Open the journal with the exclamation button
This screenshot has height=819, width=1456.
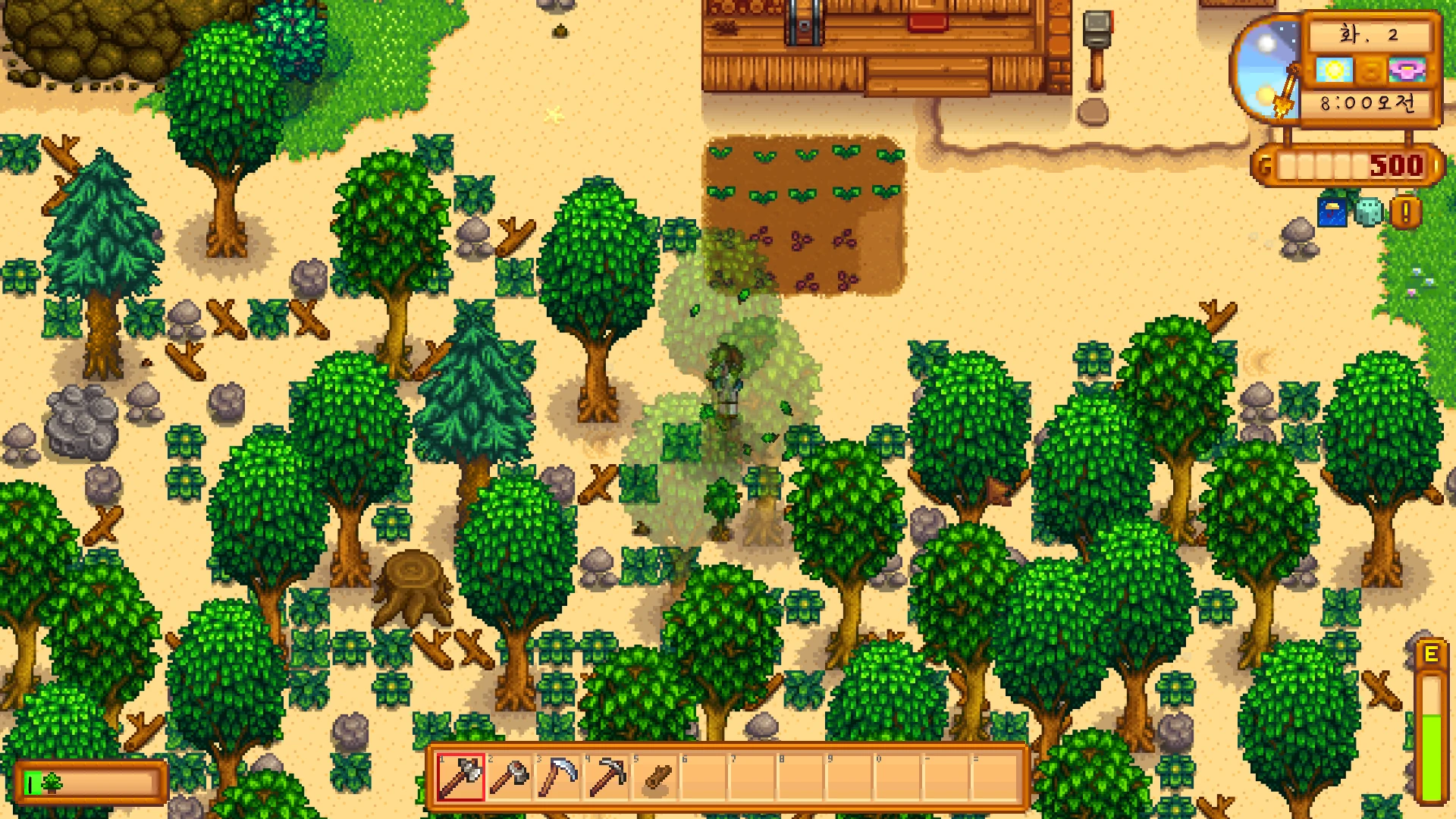point(1405,212)
